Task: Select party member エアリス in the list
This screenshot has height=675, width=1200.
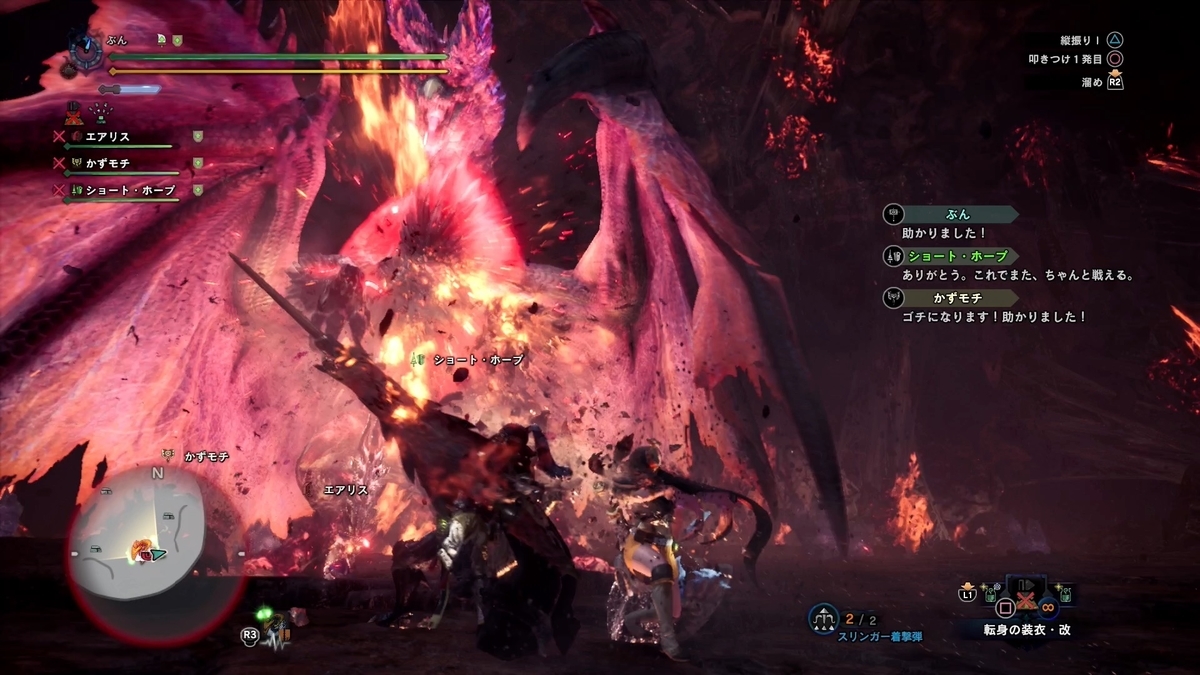Action: [107, 137]
